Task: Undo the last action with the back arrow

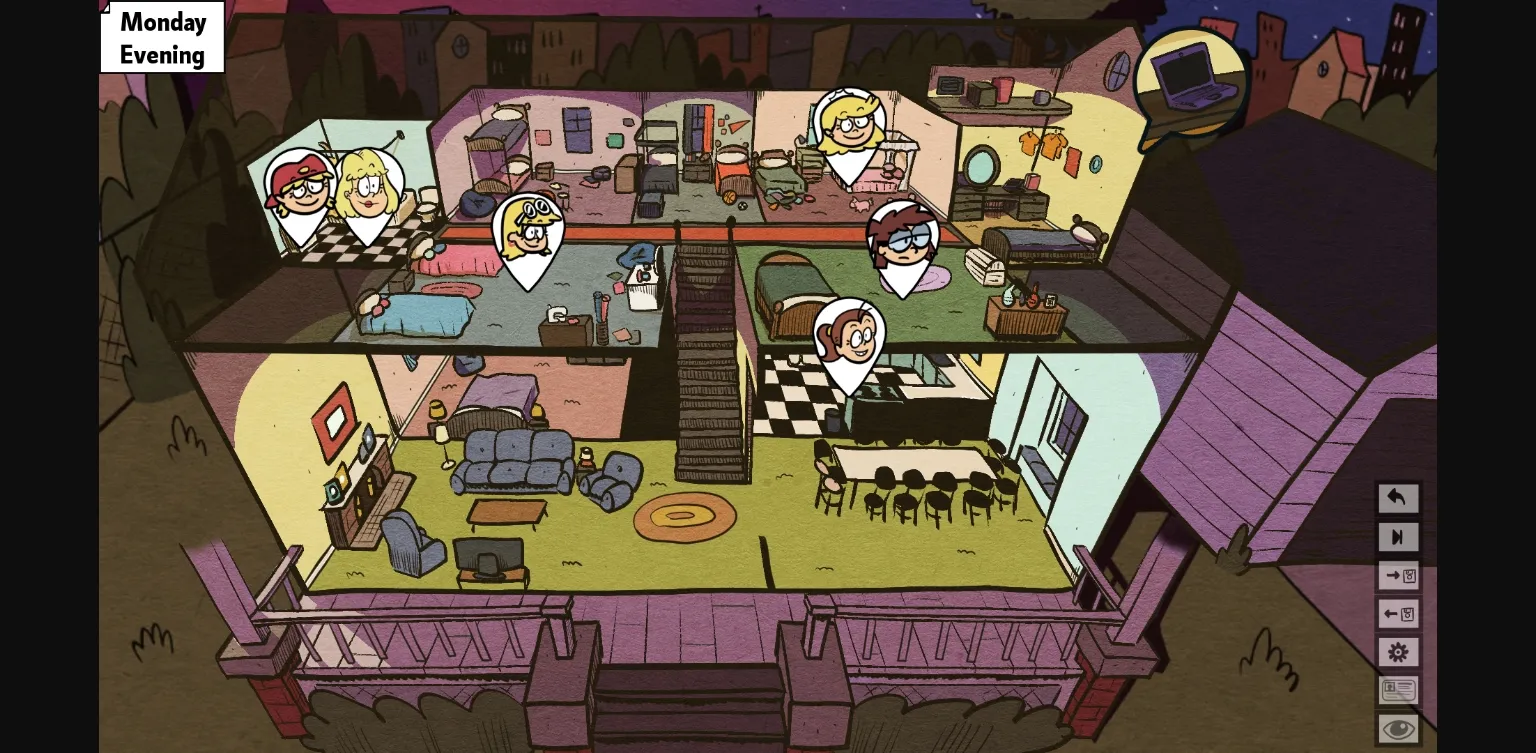Action: pyautogui.click(x=1398, y=498)
